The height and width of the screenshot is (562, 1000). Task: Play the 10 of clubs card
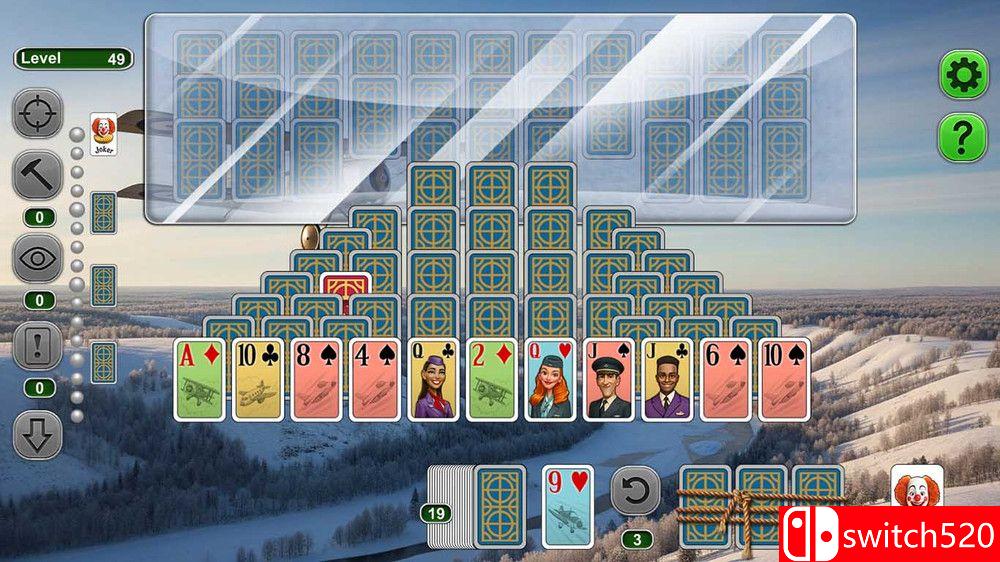coord(259,379)
